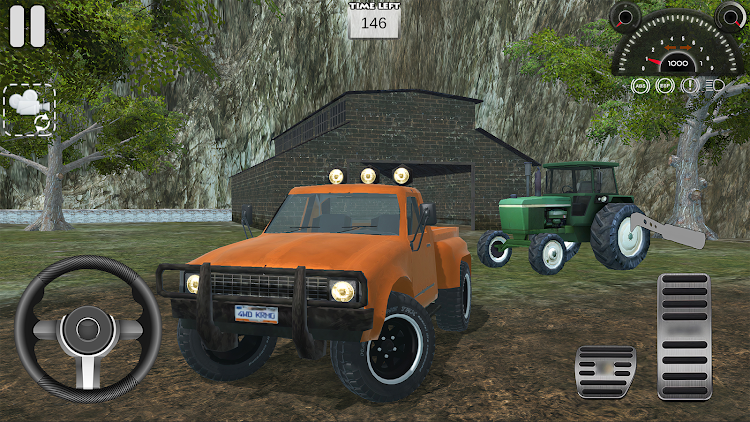Pause the game with the pause button
This screenshot has width=750, height=422.
(x=27, y=27)
